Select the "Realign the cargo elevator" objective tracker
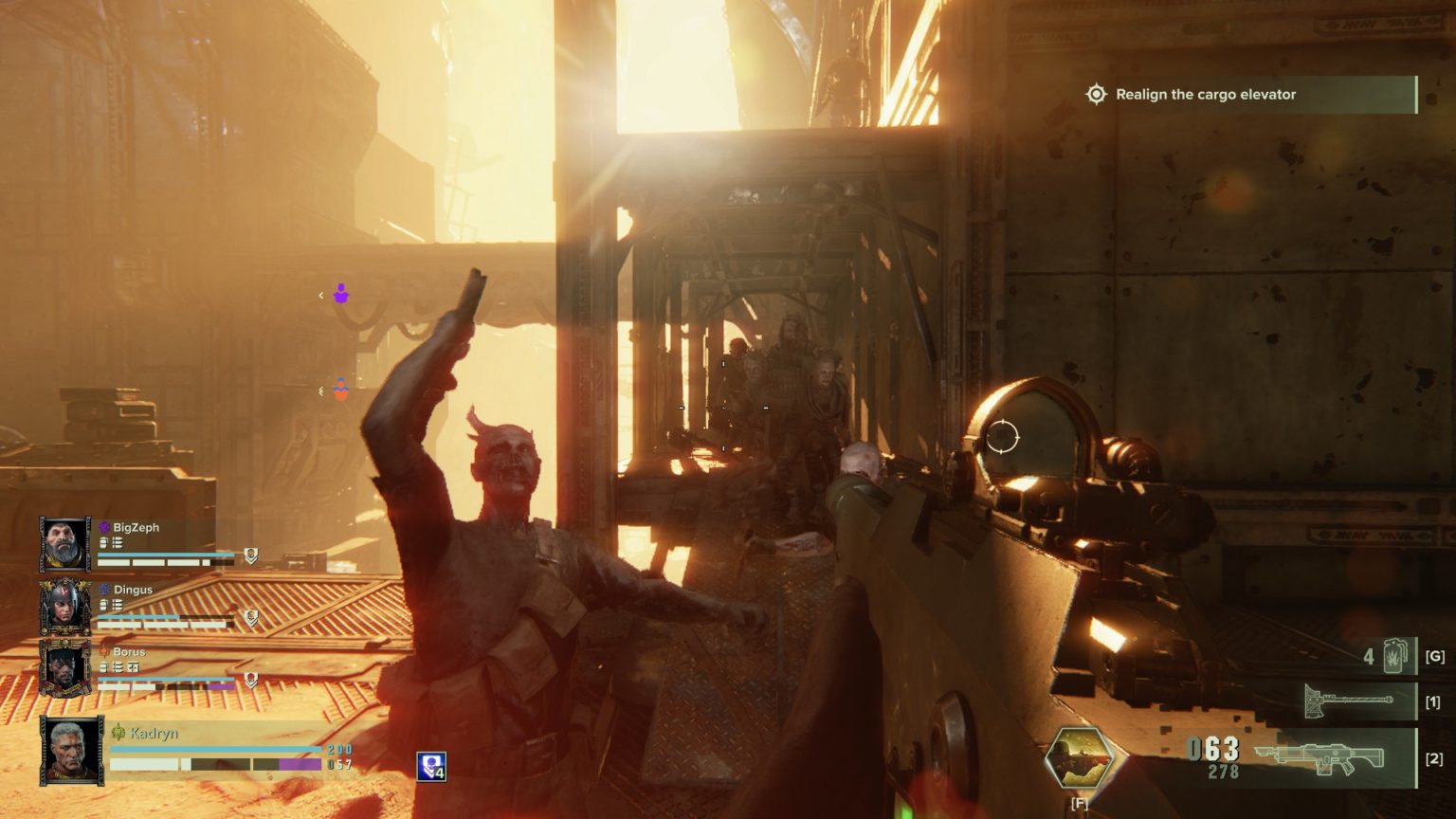The height and width of the screenshot is (819, 1456). 1204,95
